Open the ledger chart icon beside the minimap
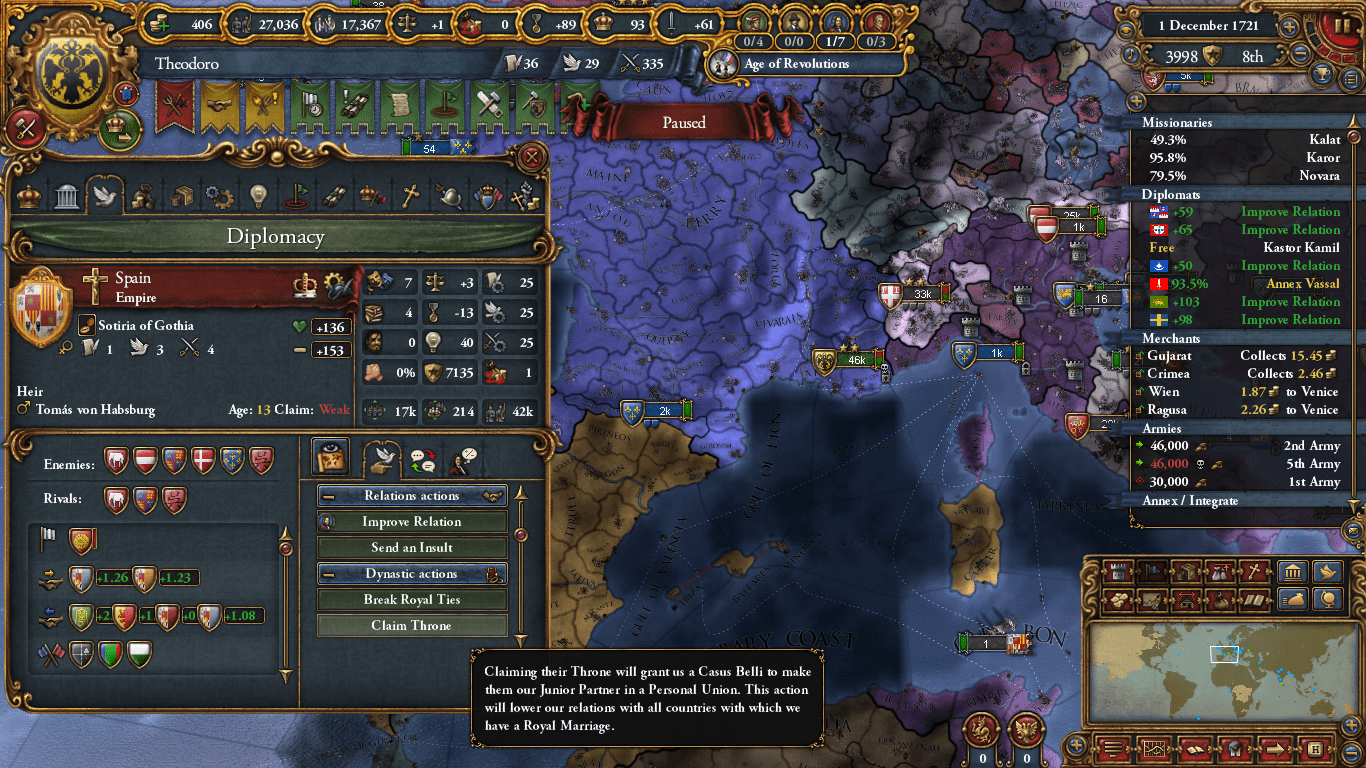Image resolution: width=1366 pixels, height=768 pixels. [x=1154, y=748]
